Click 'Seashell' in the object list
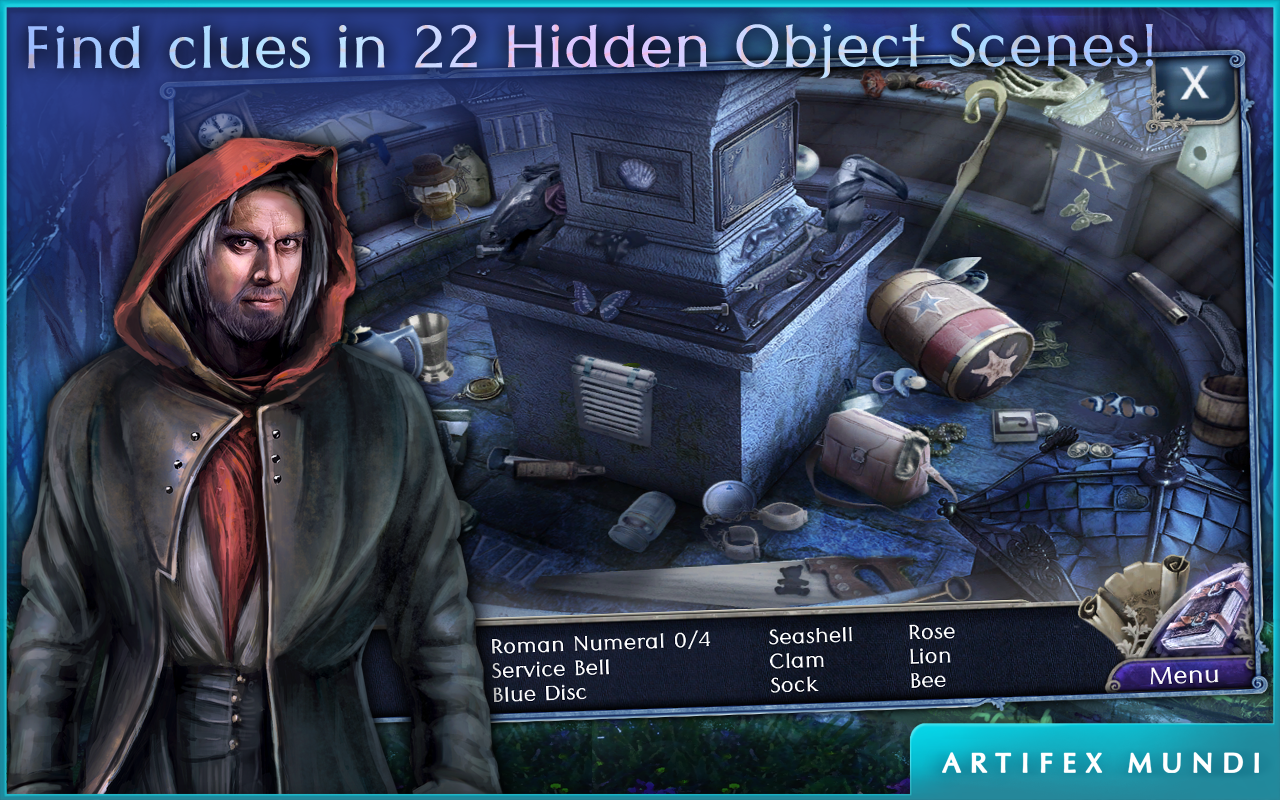1280x800 pixels. coord(810,633)
